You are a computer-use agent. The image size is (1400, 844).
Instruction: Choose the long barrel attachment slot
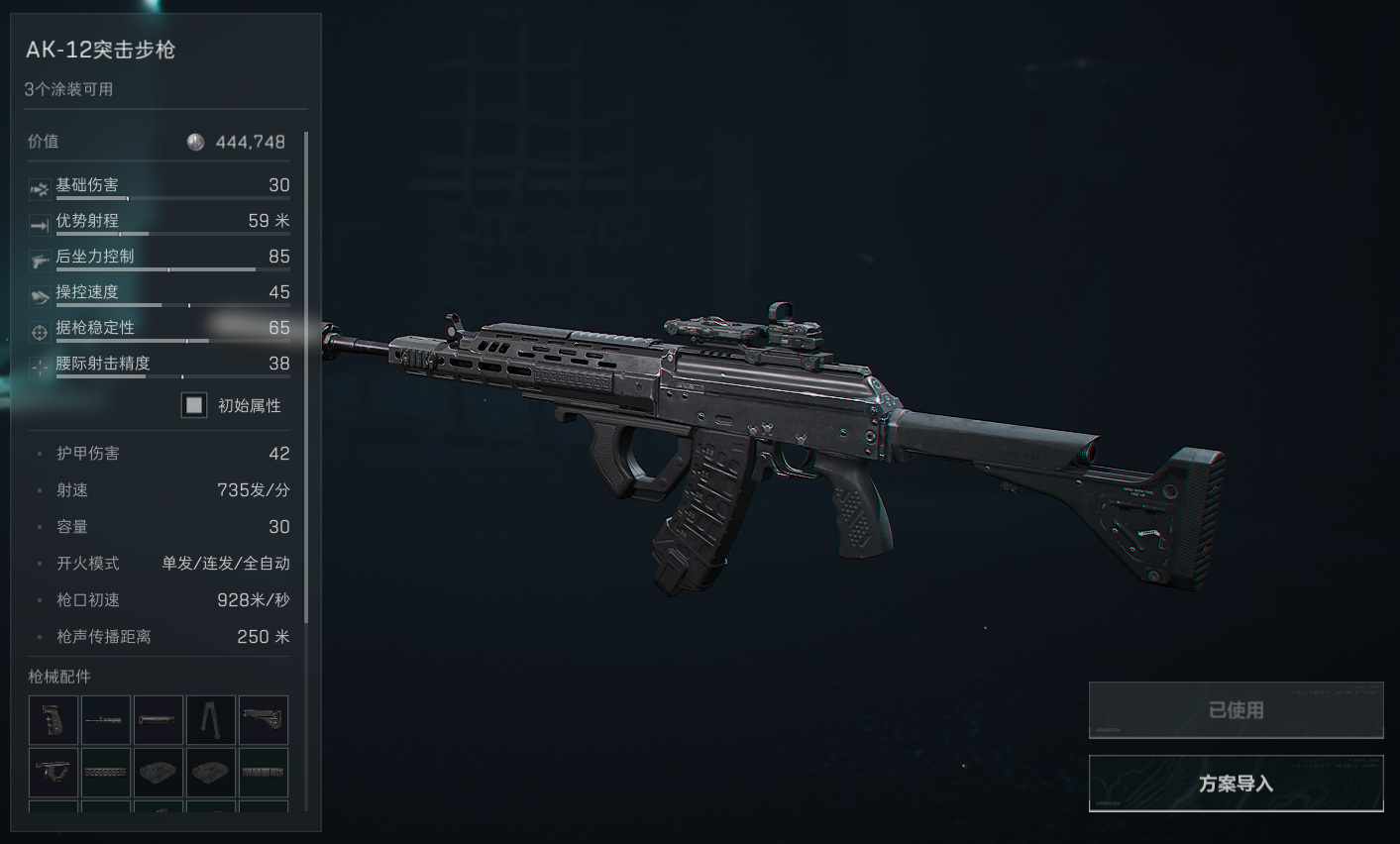106,720
